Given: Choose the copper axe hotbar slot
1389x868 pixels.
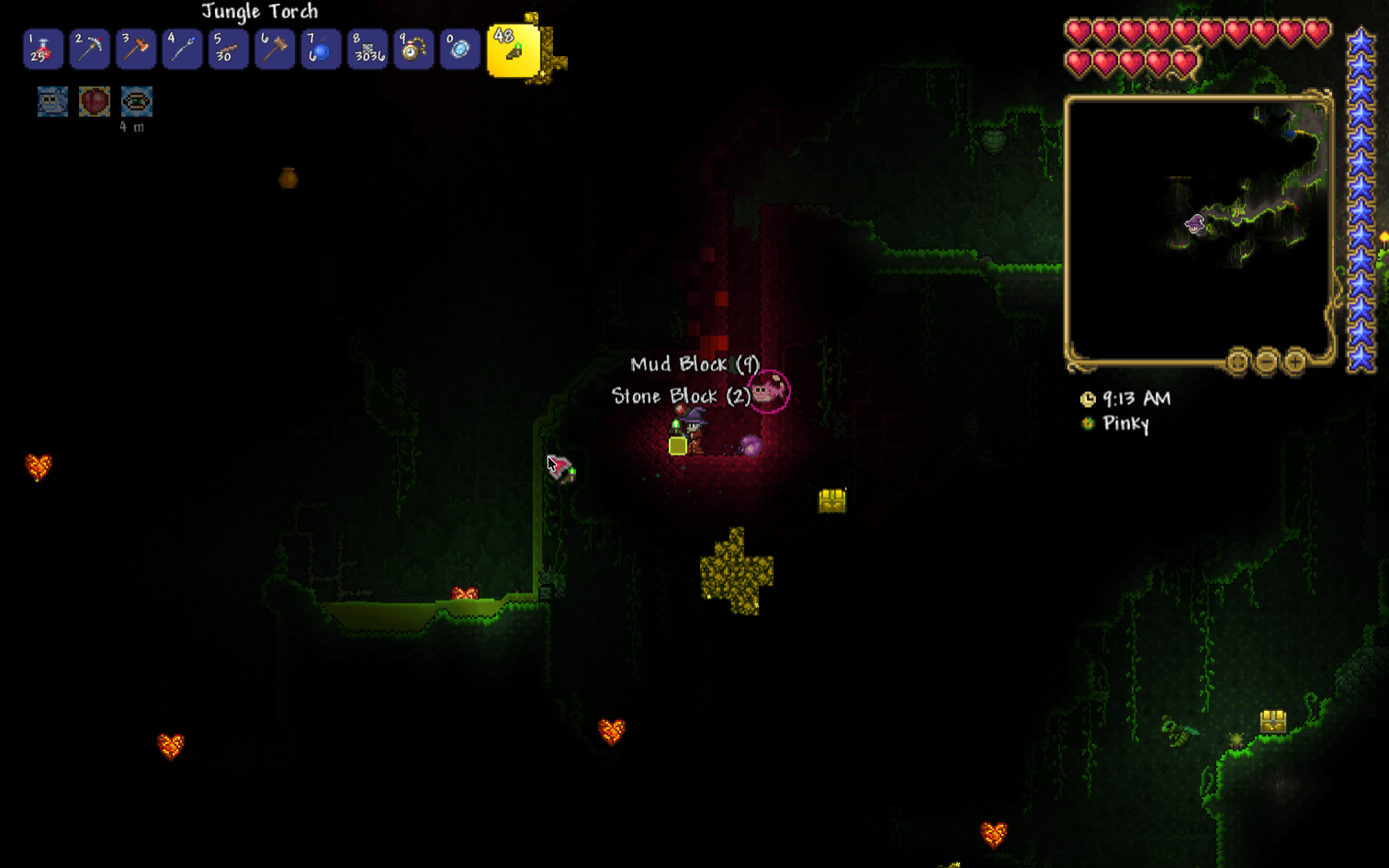Looking at the screenshot, I should click(x=136, y=50).
